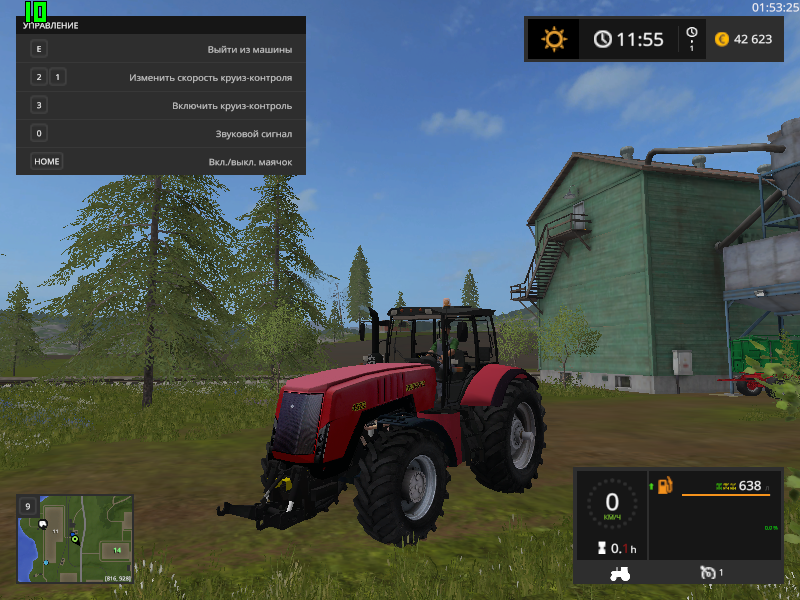Click the cruise control icon
The image size is (800, 600).
tap(708, 572)
